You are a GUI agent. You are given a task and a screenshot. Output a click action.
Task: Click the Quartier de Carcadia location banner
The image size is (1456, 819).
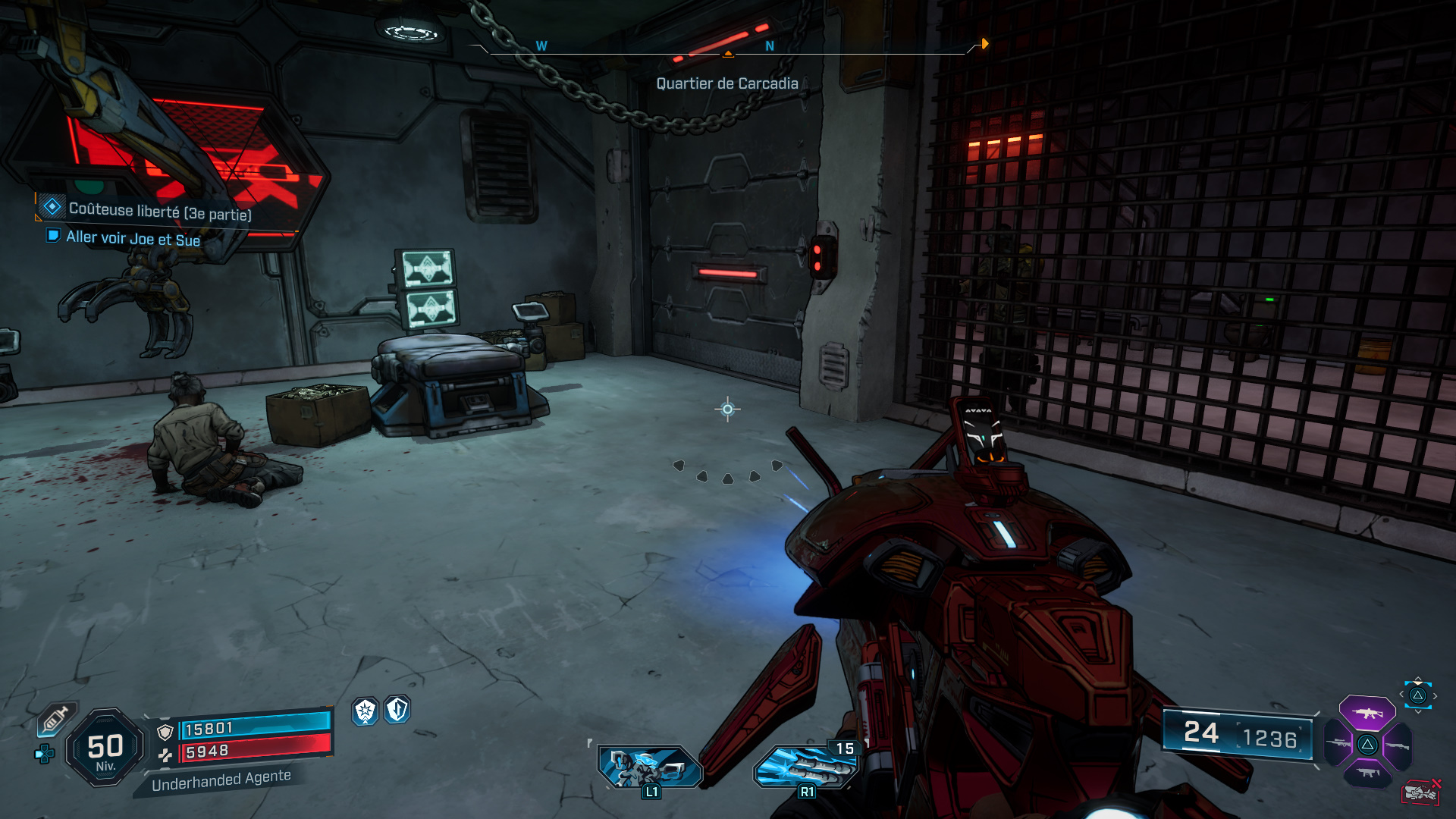point(727,84)
